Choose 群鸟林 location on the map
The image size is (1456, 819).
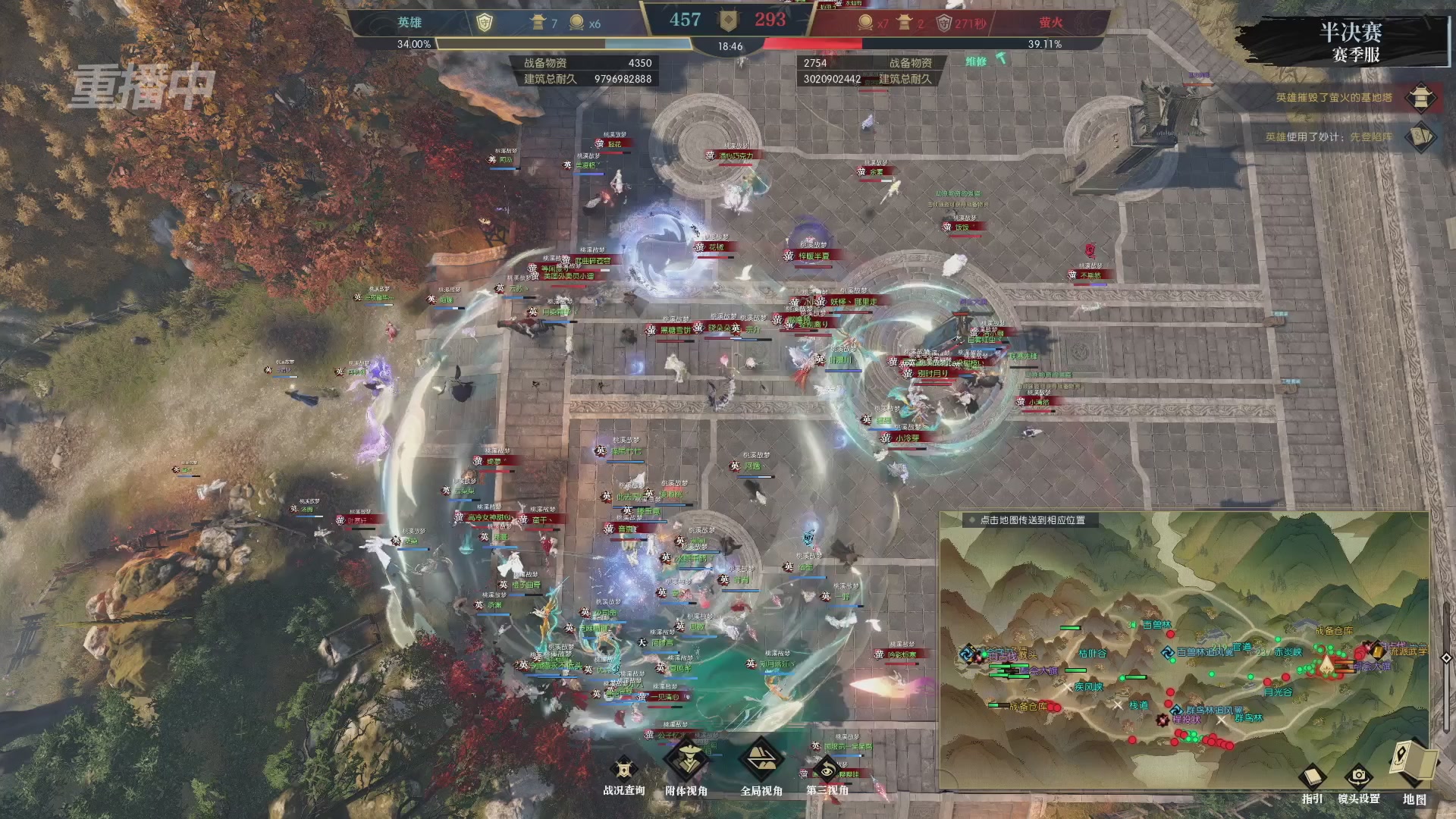pos(1249,718)
